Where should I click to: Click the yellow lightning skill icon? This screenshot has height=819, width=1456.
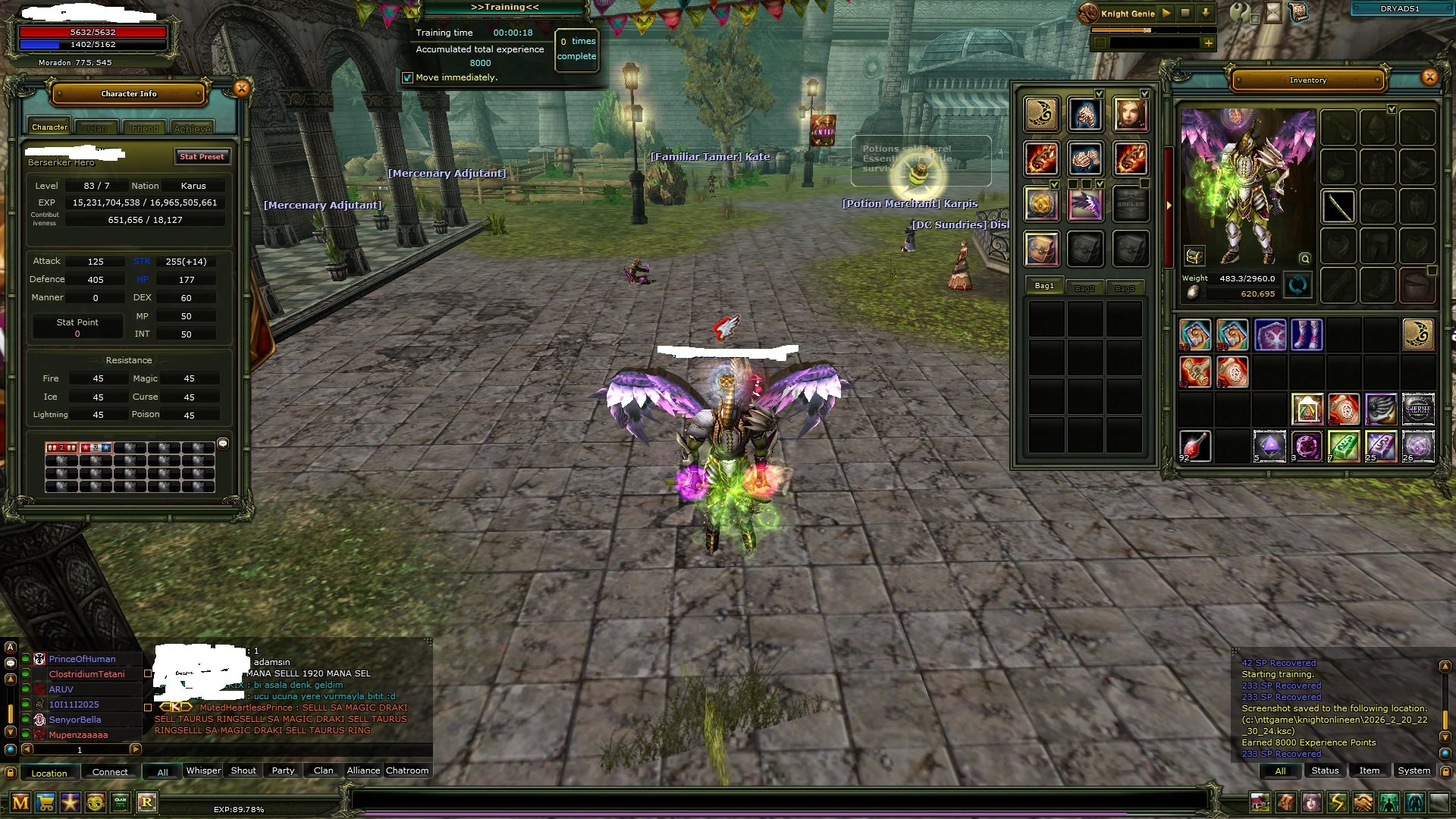[x=1336, y=802]
